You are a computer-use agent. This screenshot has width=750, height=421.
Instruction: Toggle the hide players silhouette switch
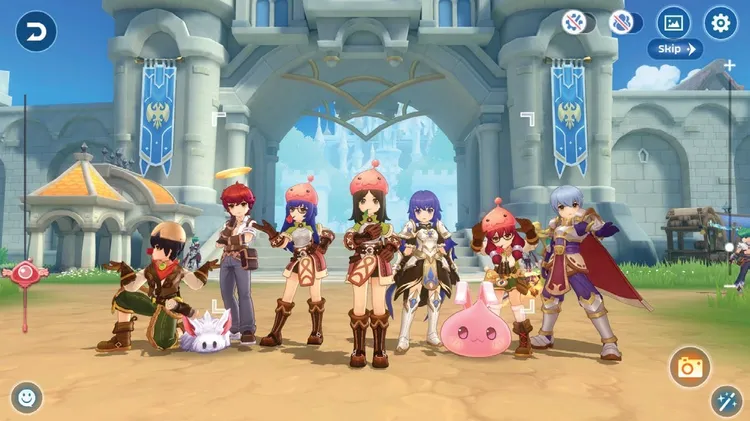click(x=625, y=22)
